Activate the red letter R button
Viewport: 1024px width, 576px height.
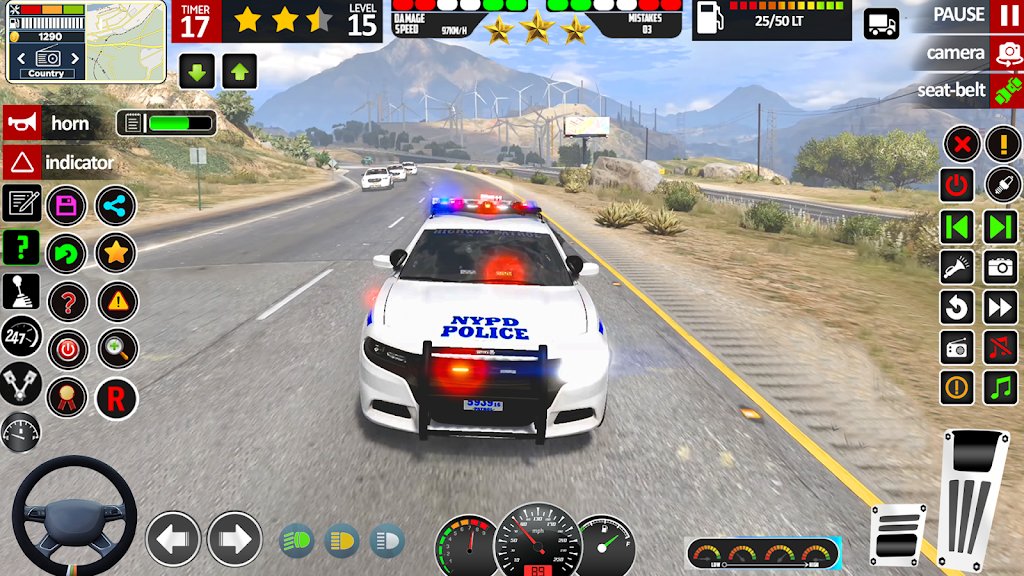tap(116, 399)
